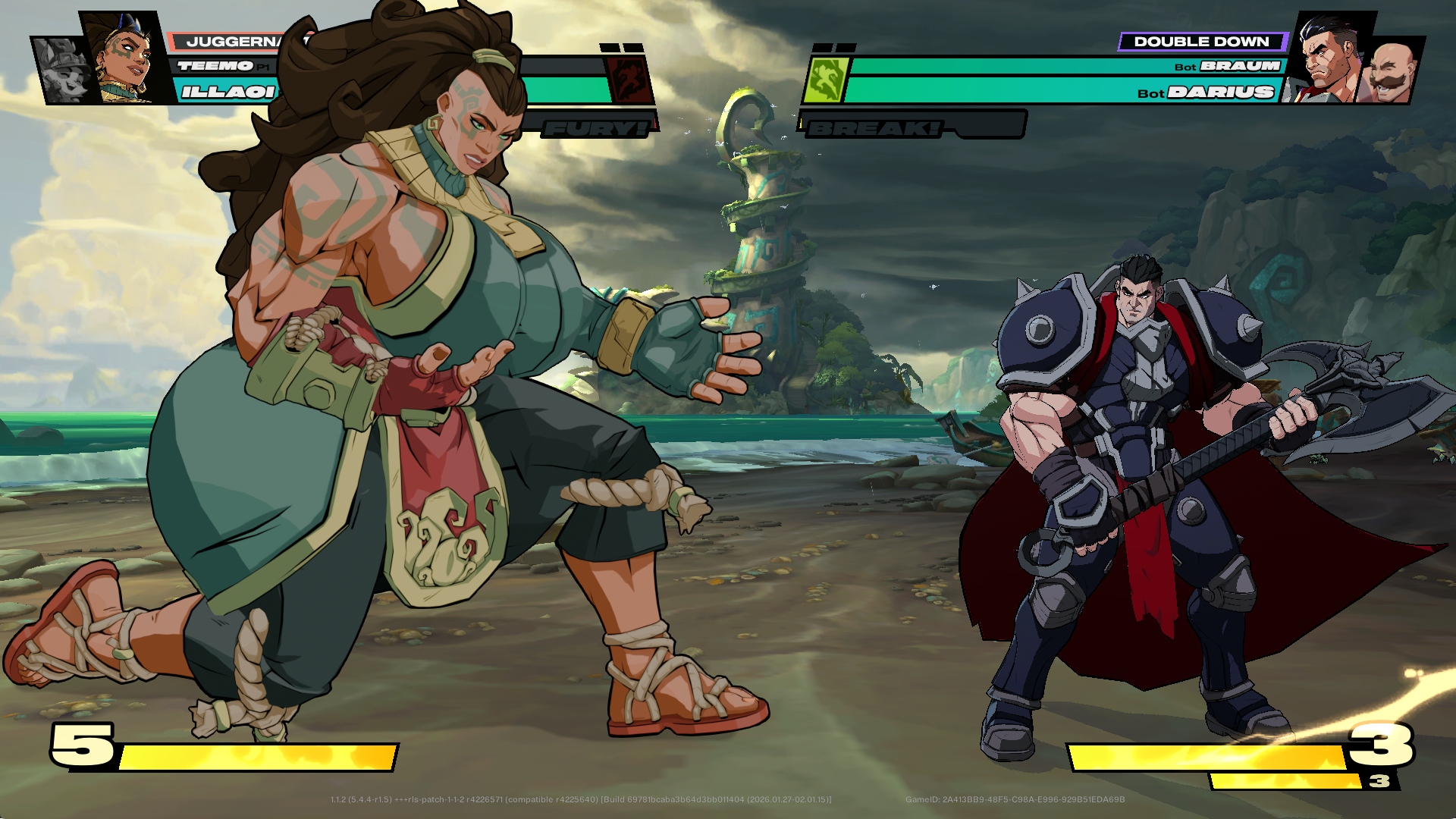This screenshot has width=1456, height=819.
Task: Click the red Fury icon
Action: [x=630, y=79]
